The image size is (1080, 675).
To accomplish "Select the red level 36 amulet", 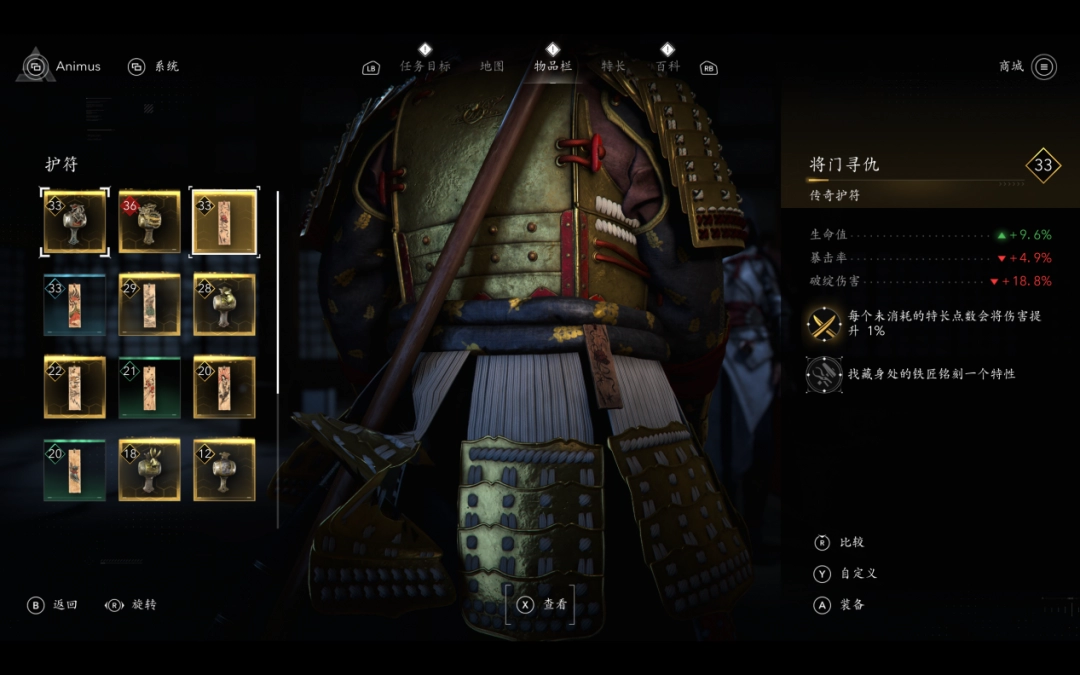I will [x=150, y=222].
